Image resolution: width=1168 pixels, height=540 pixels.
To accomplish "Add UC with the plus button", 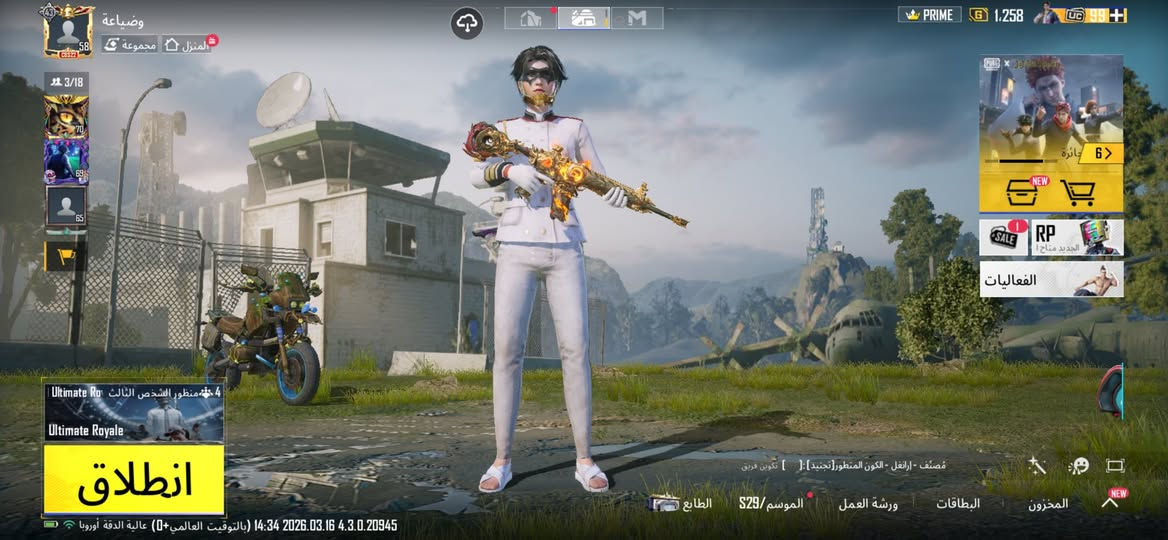I will click(1118, 15).
